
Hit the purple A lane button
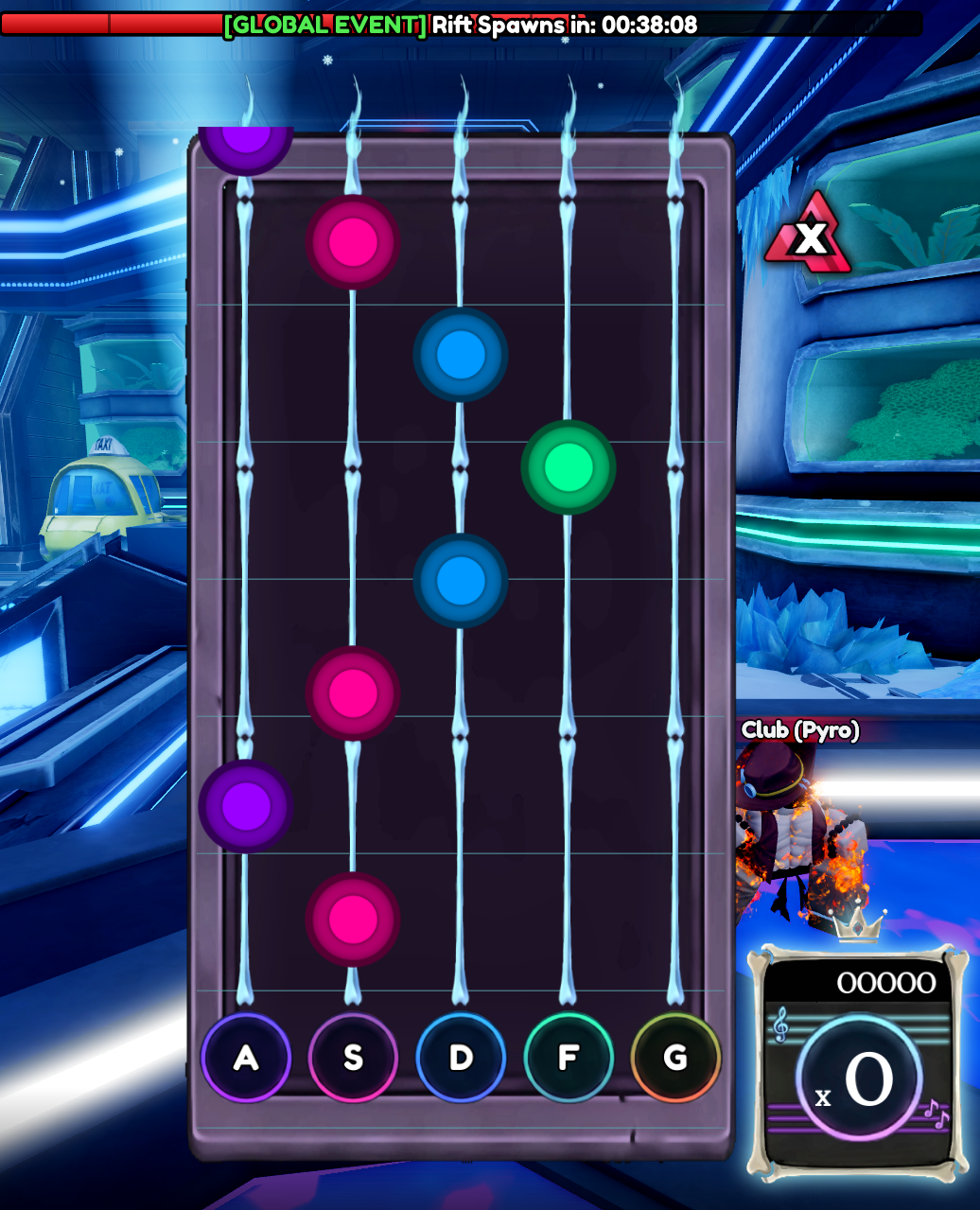pyautogui.click(x=246, y=1057)
